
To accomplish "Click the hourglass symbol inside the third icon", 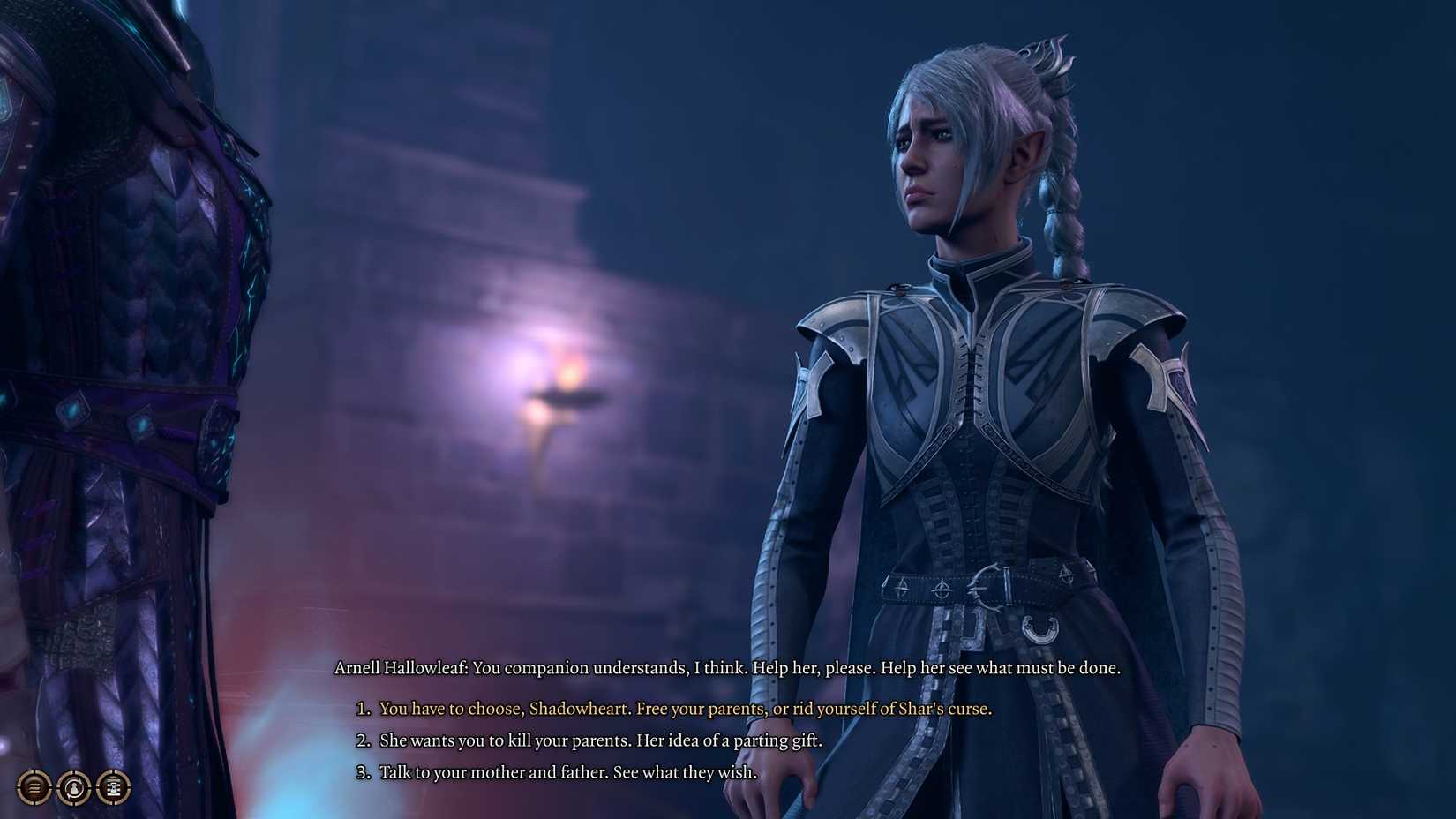I will (114, 788).
